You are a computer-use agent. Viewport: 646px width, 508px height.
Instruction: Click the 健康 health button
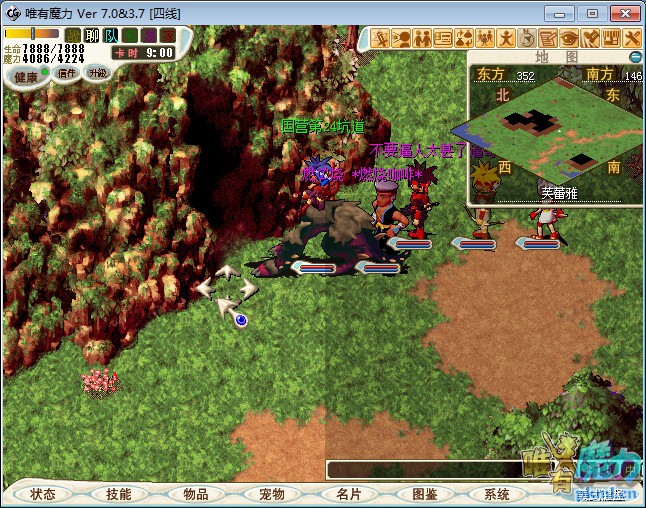pyautogui.click(x=26, y=77)
